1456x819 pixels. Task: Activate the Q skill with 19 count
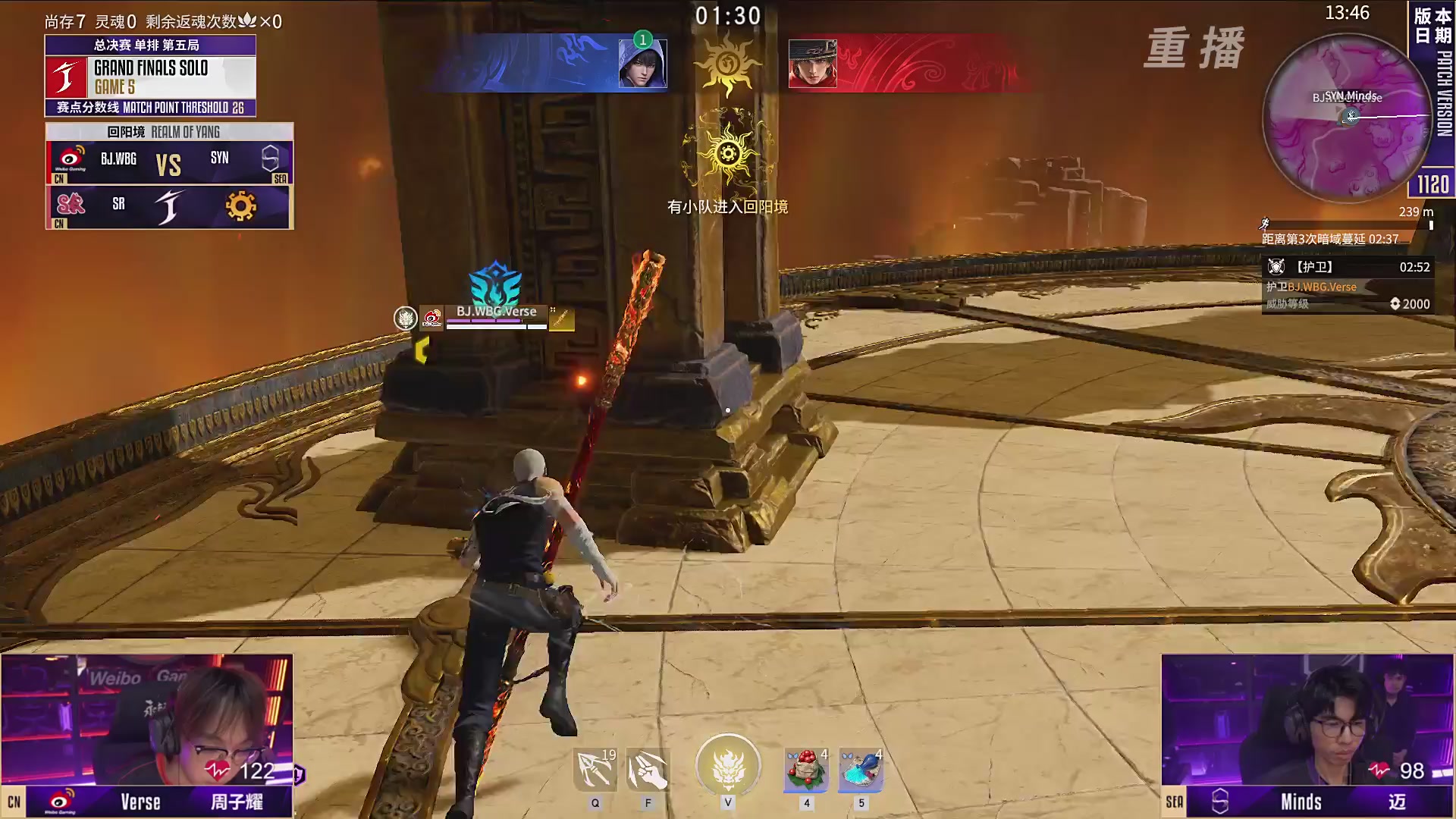[x=595, y=770]
